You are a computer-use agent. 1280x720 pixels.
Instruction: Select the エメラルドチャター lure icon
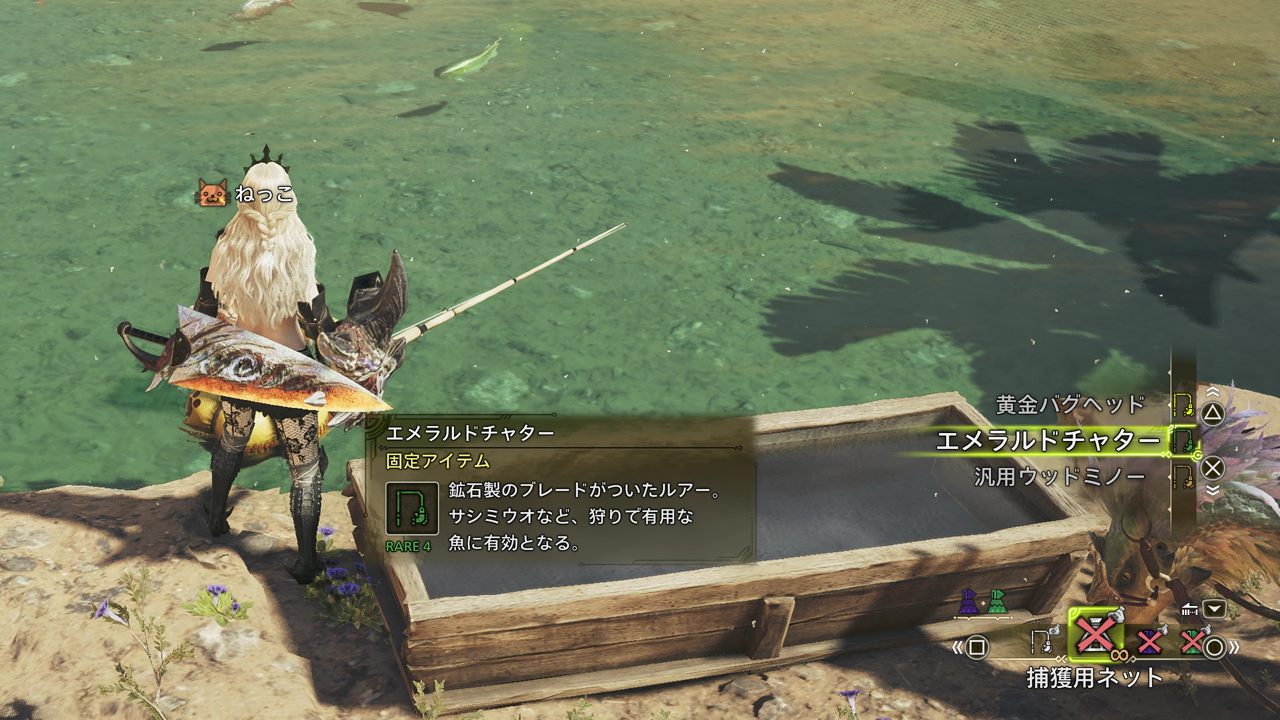[1183, 440]
